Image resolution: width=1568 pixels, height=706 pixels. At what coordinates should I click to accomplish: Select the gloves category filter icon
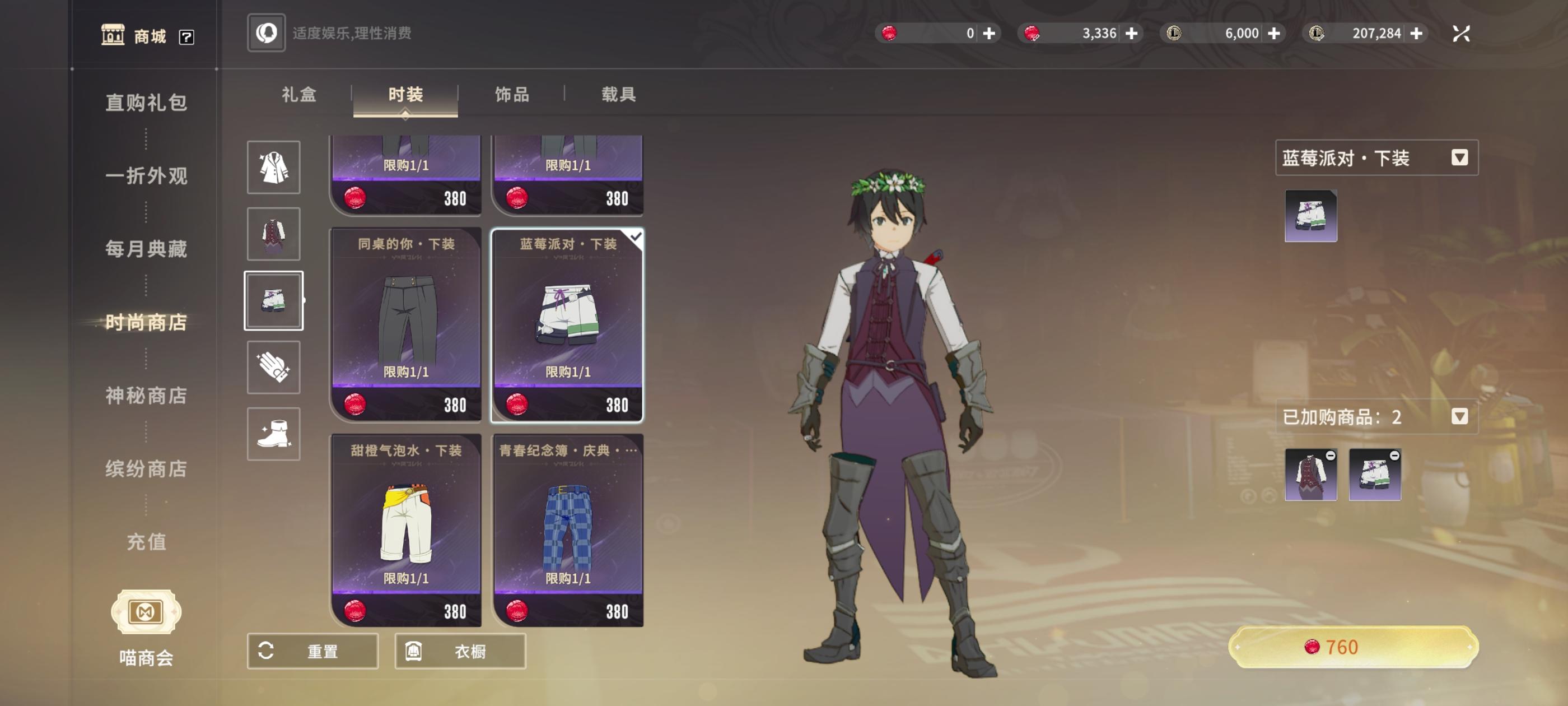(x=273, y=368)
